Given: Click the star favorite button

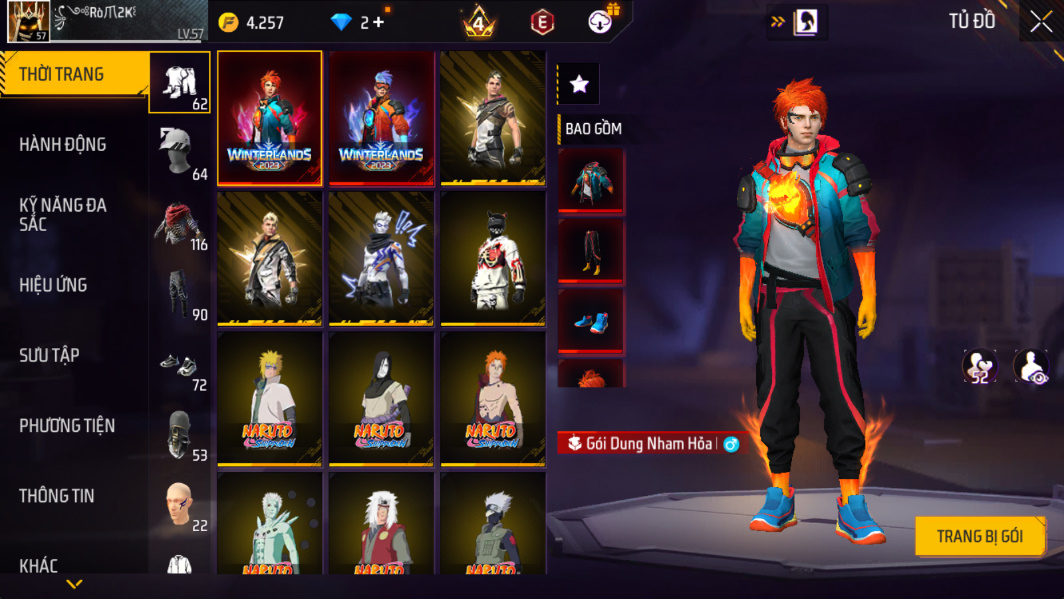Looking at the screenshot, I should pos(579,85).
